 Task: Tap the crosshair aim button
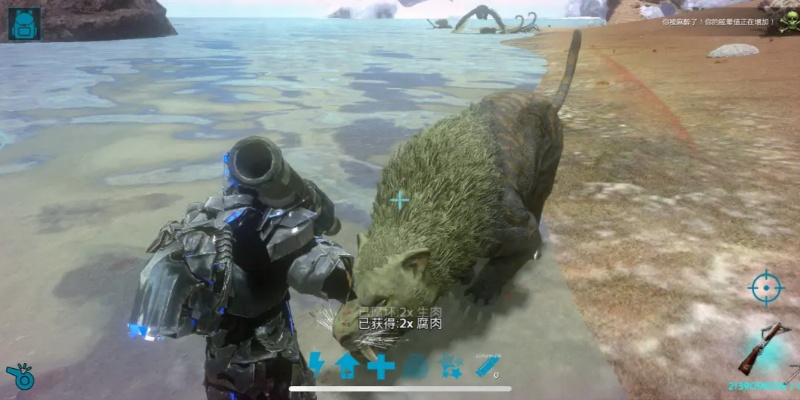766,289
